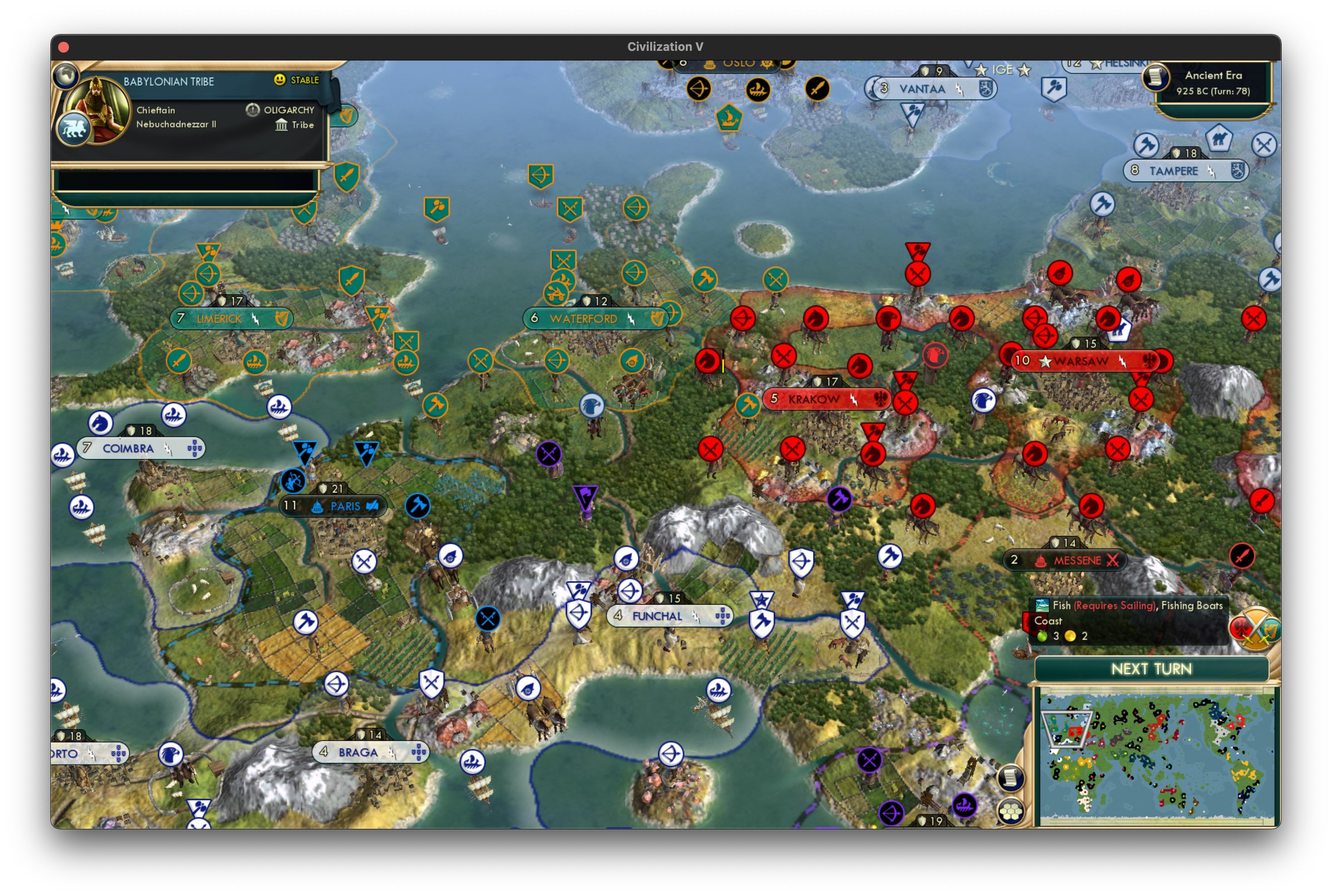Click the Ancient Era scroll icon
This screenshot has height=896, width=1332.
(1155, 77)
